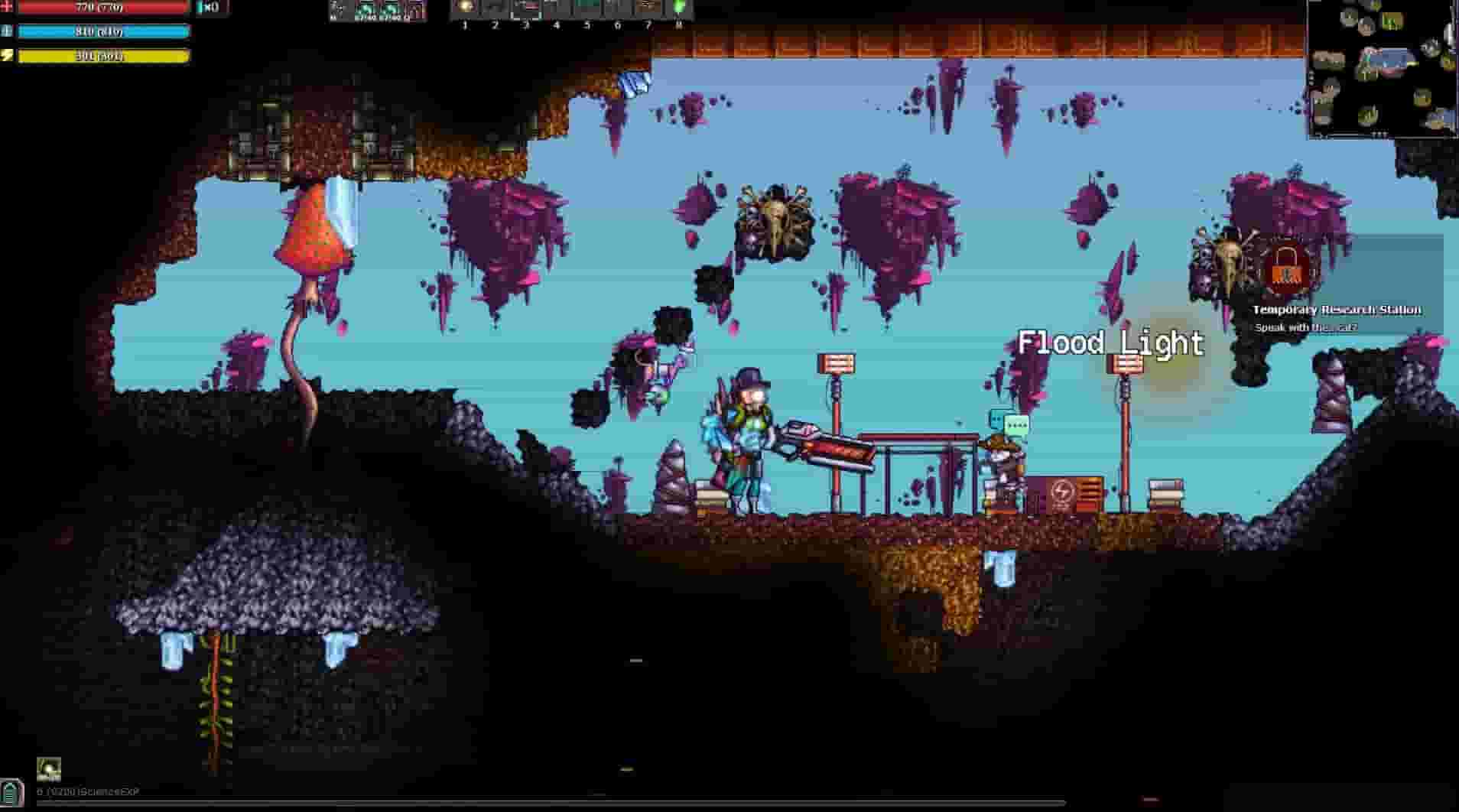The image size is (1459, 812).
Task: Click the energy bolt icon beside the yellow bar
Action: pos(8,55)
